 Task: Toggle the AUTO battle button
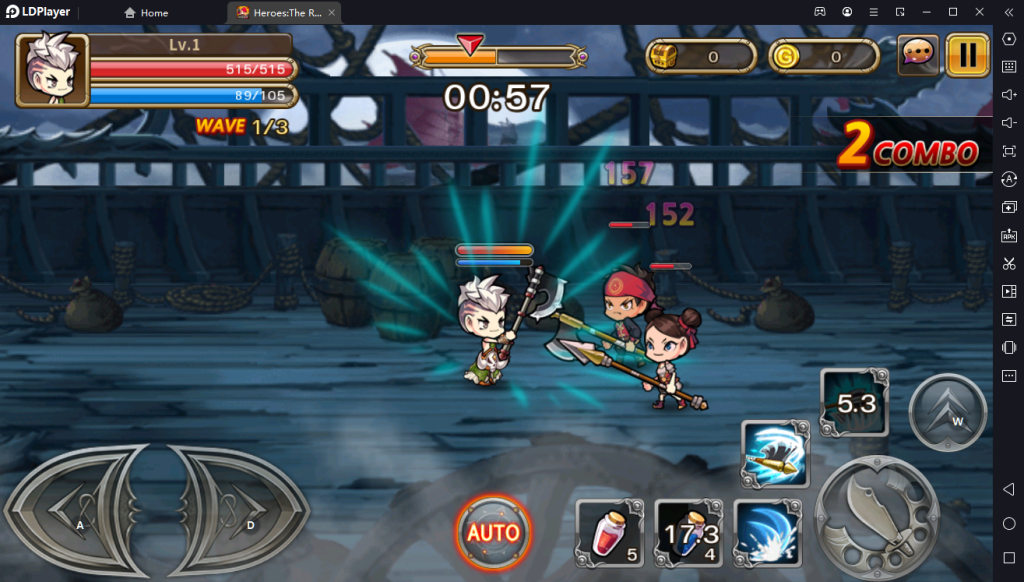click(494, 531)
